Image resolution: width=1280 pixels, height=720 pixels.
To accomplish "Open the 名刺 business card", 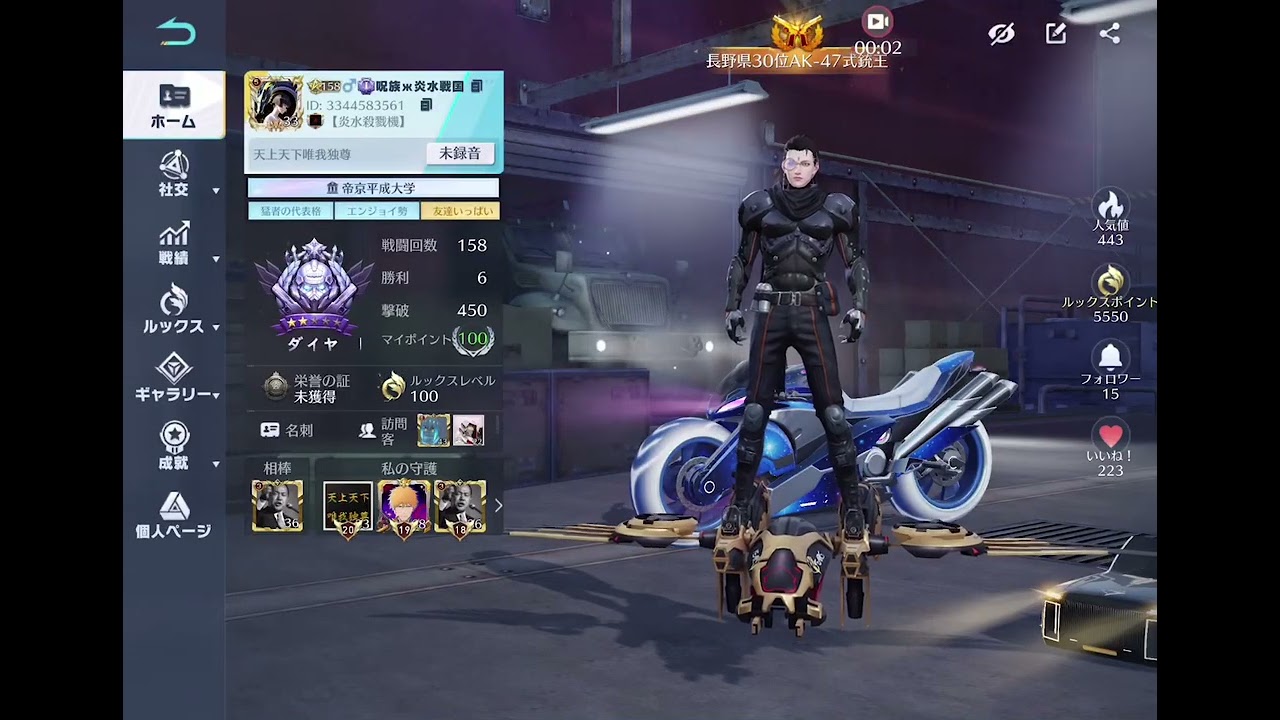I will click(287, 430).
